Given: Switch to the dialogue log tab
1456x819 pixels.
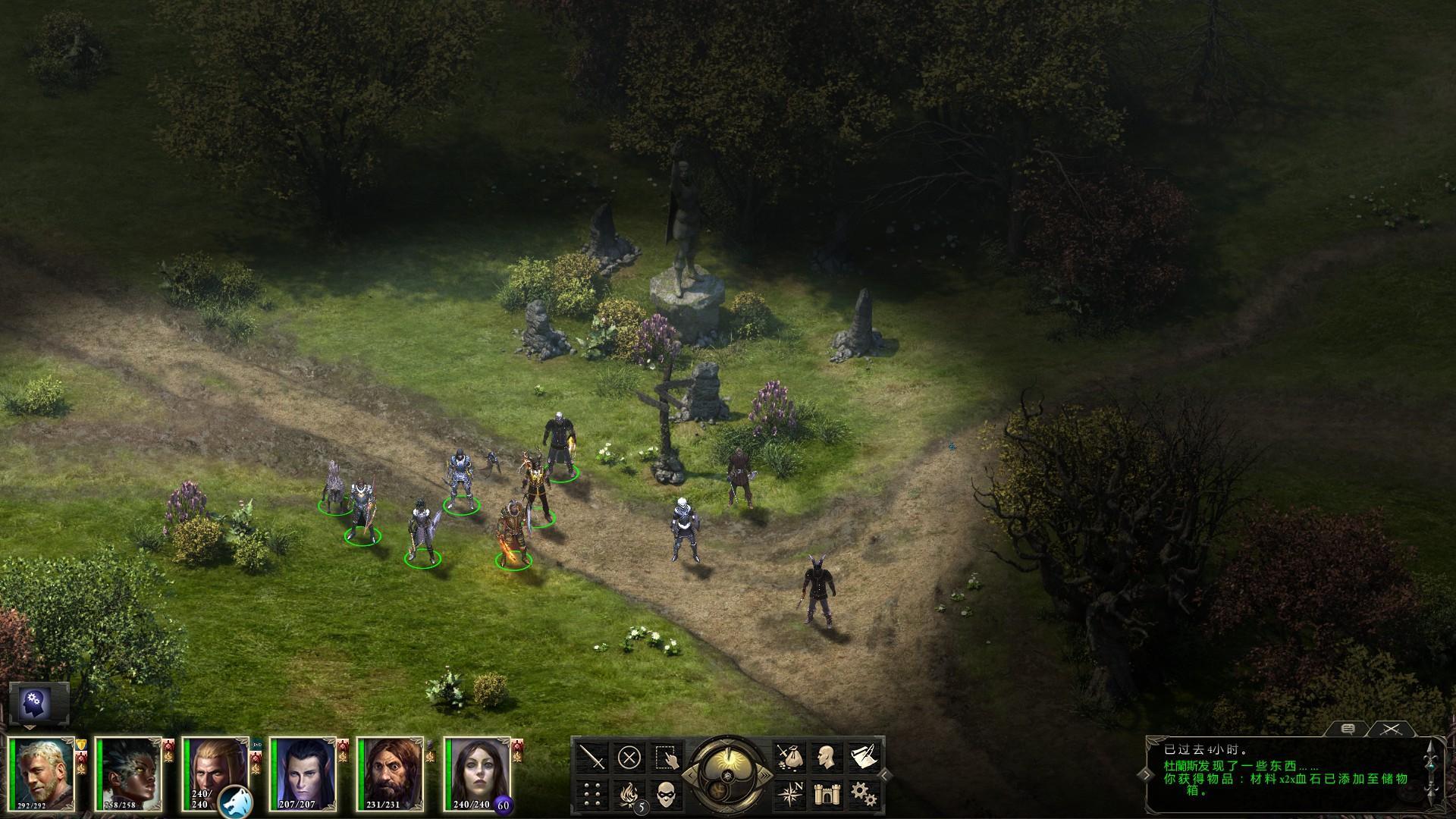Looking at the screenshot, I should pyautogui.click(x=1348, y=730).
